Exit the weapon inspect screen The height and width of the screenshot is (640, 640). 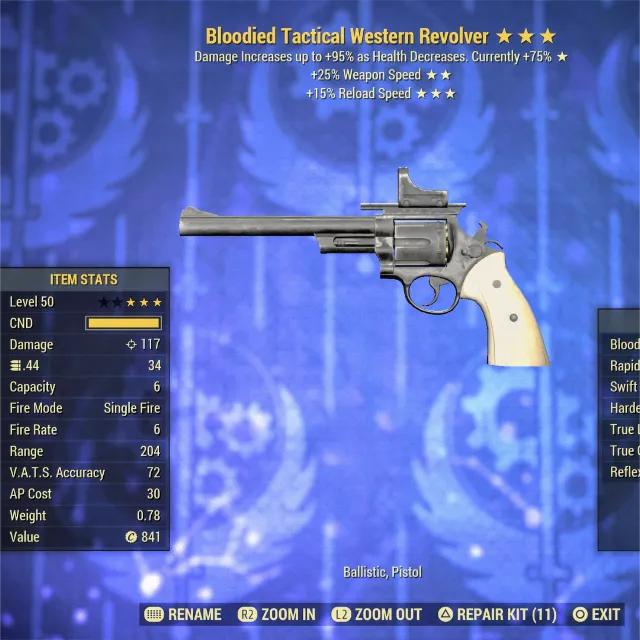pos(596,615)
